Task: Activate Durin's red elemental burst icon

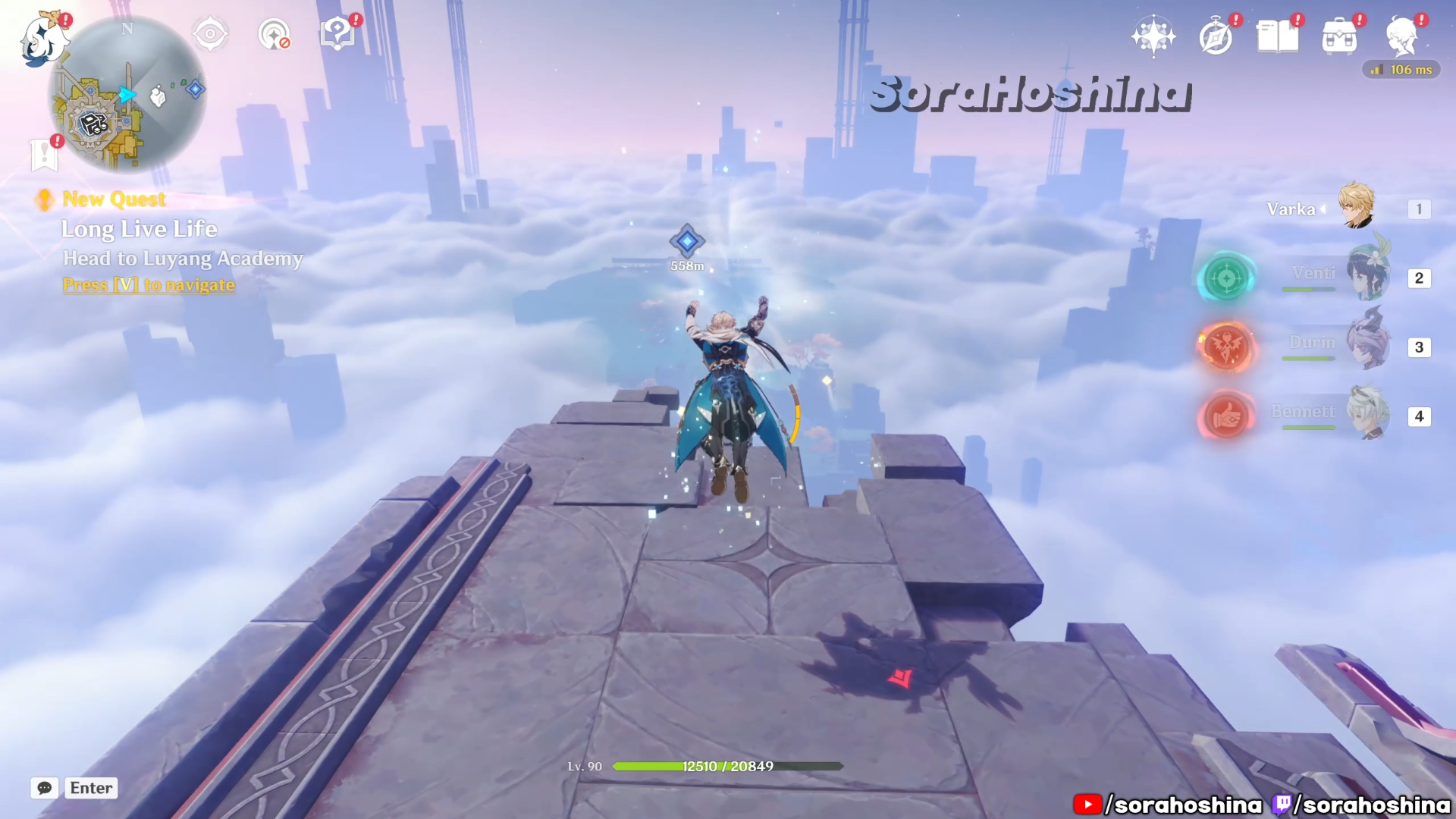Action: click(1226, 347)
